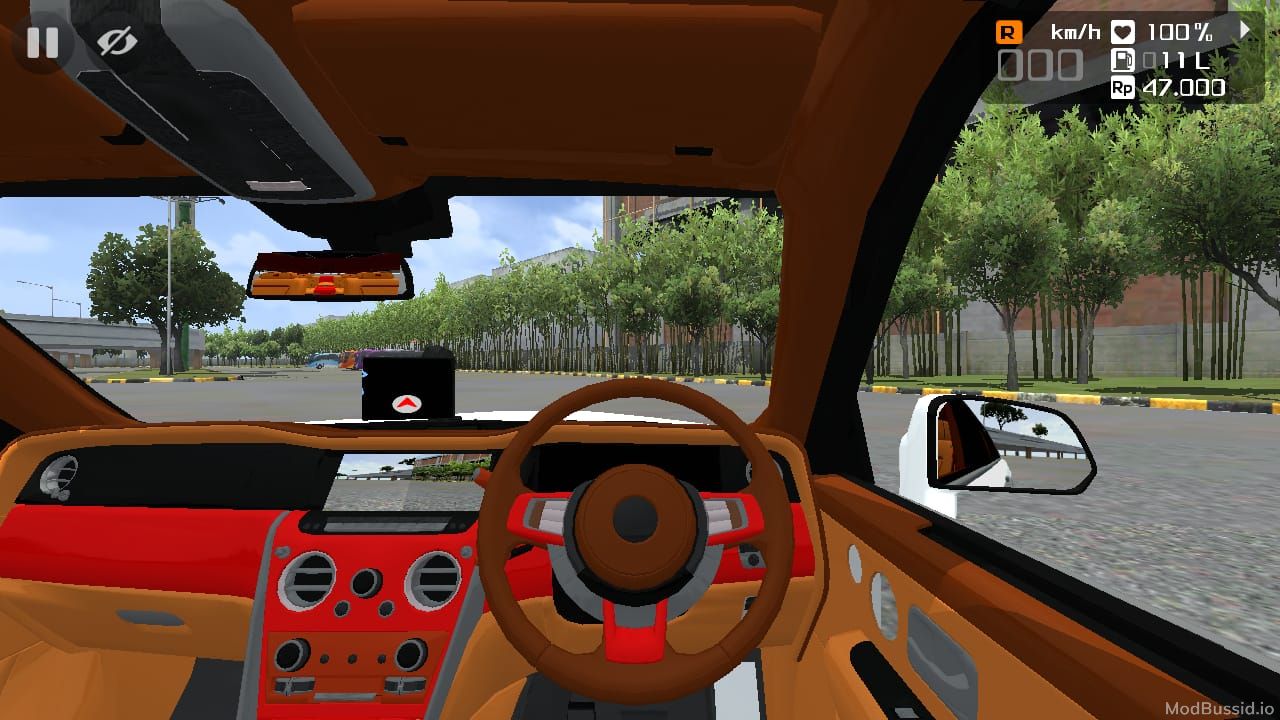
Task: Open the pause menu
Action: [42, 42]
